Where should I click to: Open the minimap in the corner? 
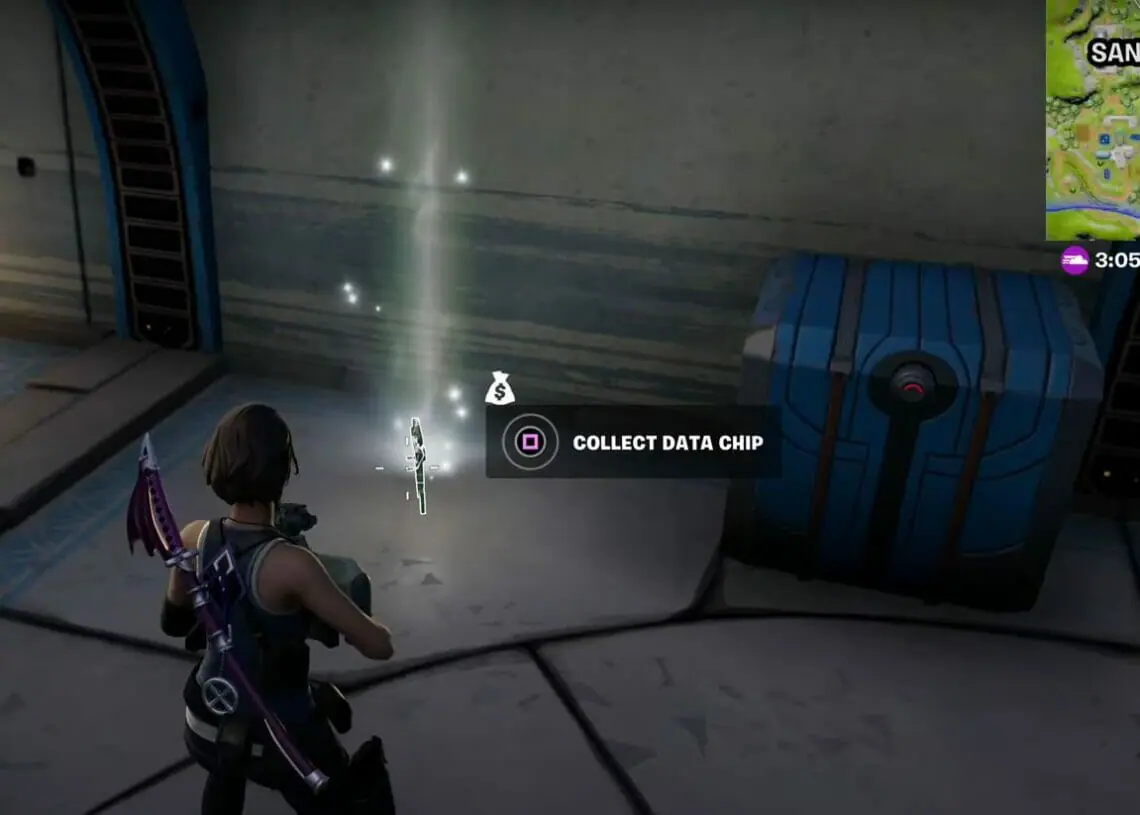(x=1093, y=118)
